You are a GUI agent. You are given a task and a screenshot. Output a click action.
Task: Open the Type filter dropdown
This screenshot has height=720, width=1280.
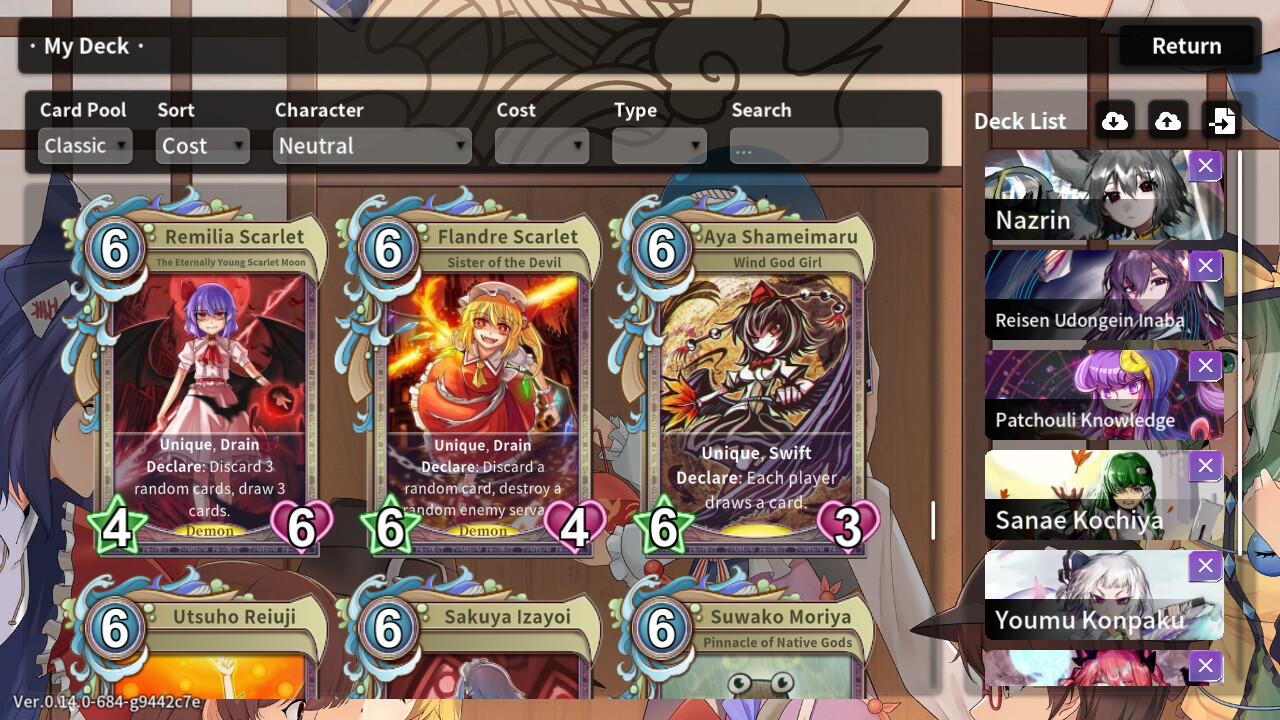pos(658,145)
